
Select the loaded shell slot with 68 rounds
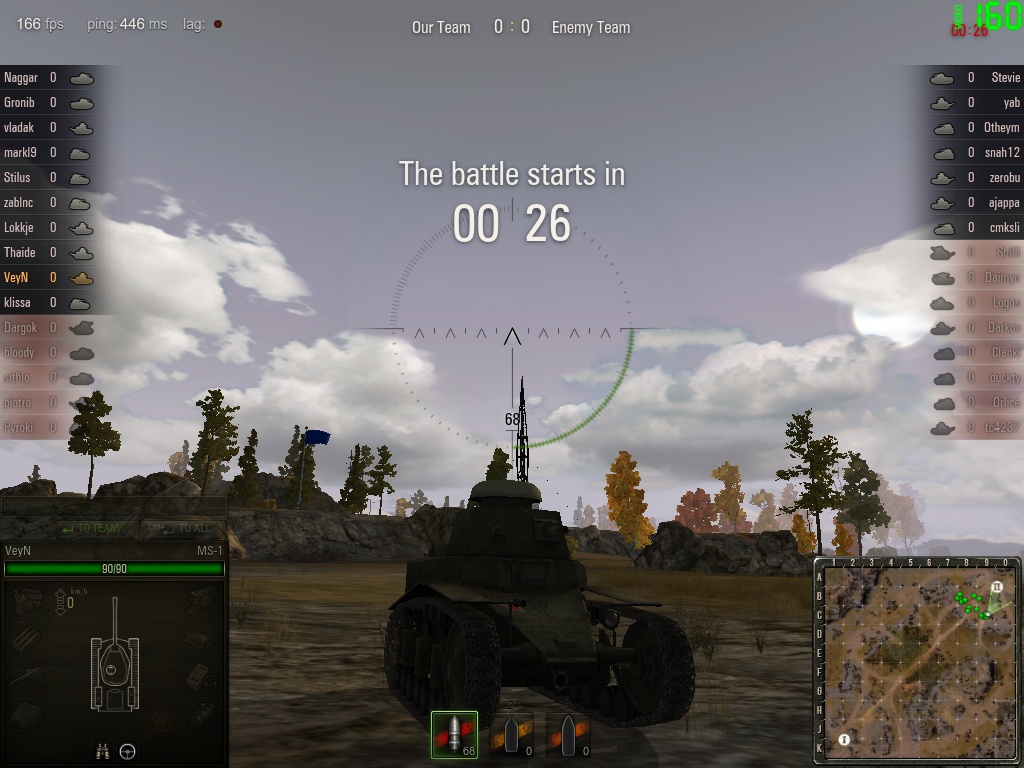point(454,735)
